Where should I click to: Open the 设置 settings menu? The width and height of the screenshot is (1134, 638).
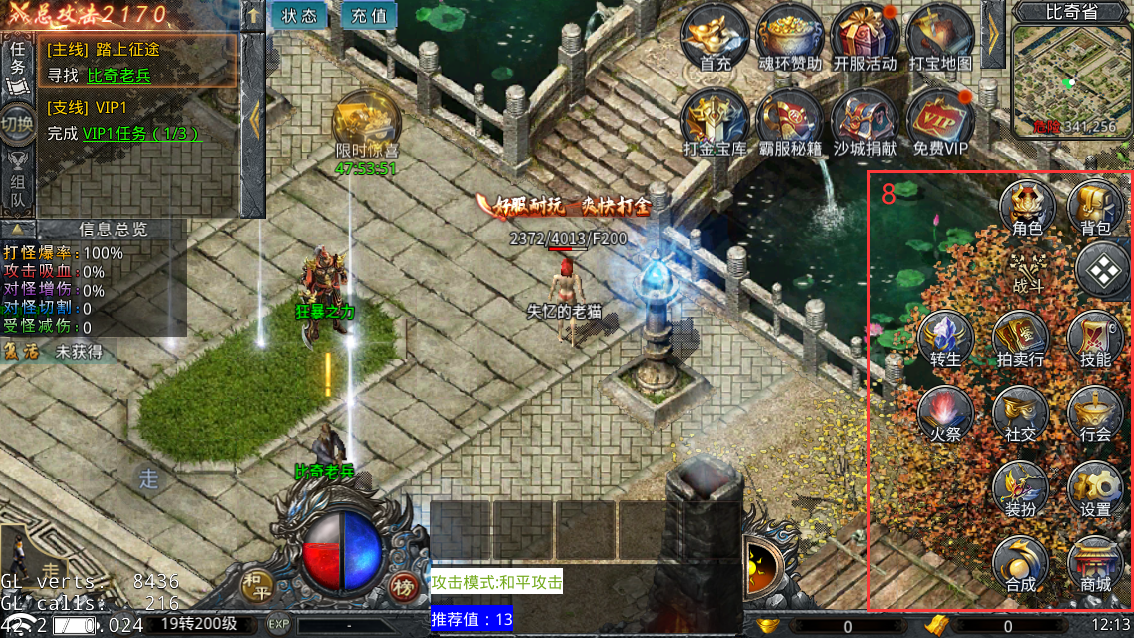1095,489
